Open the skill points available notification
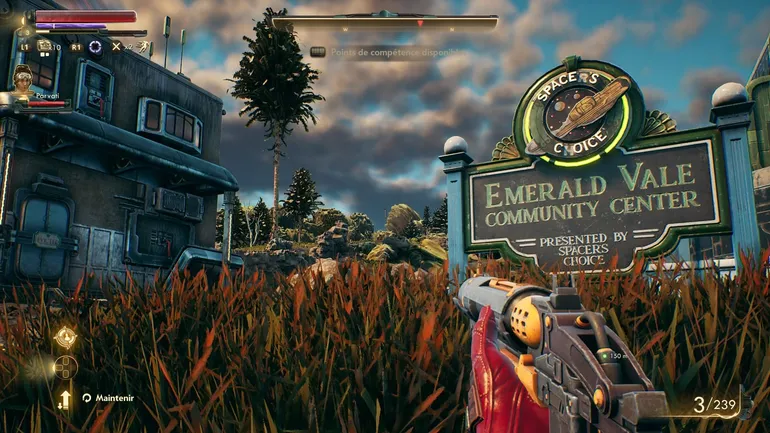770x433 pixels. [385, 52]
